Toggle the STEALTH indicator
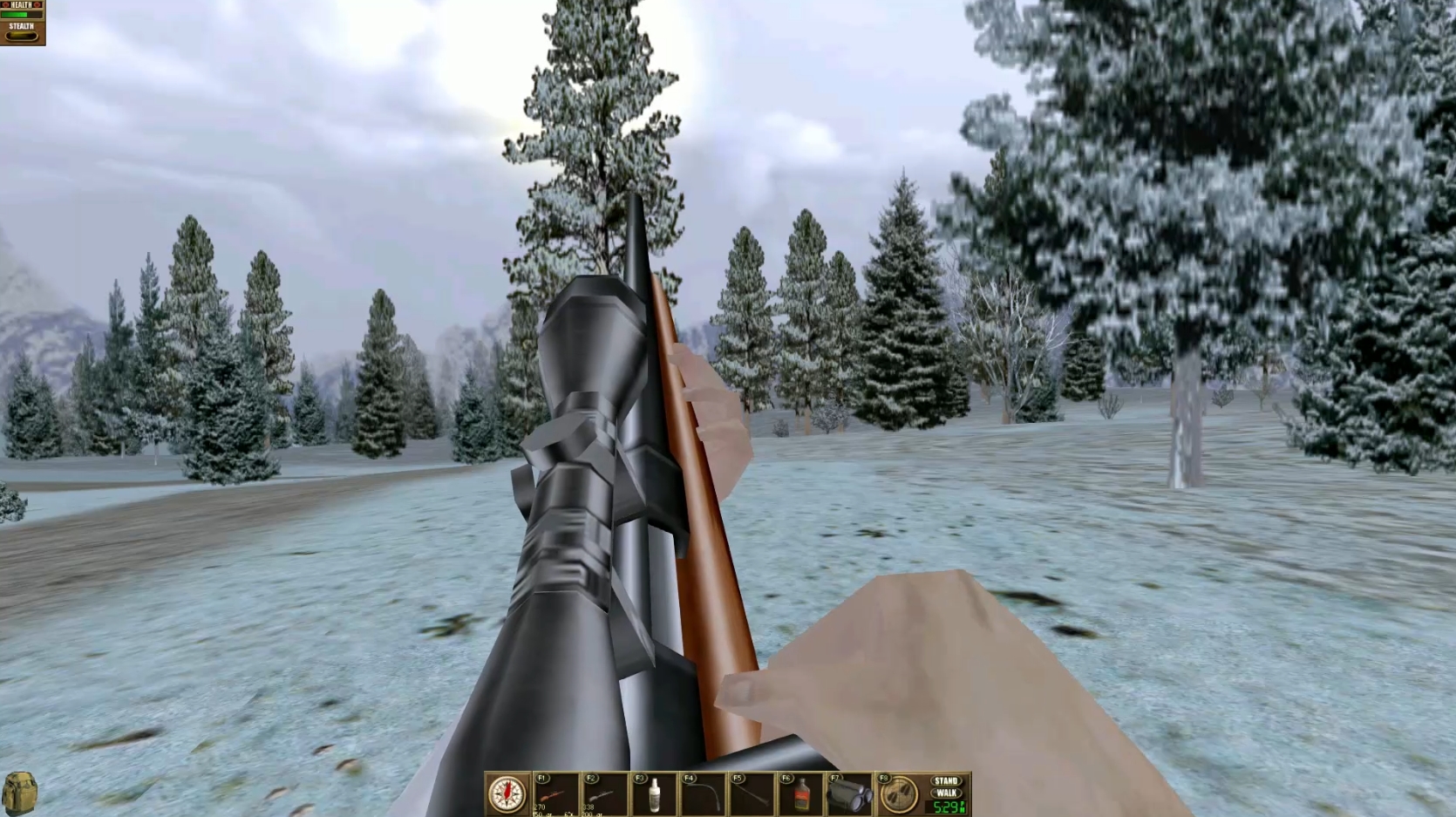This screenshot has width=1456, height=817. (22, 35)
